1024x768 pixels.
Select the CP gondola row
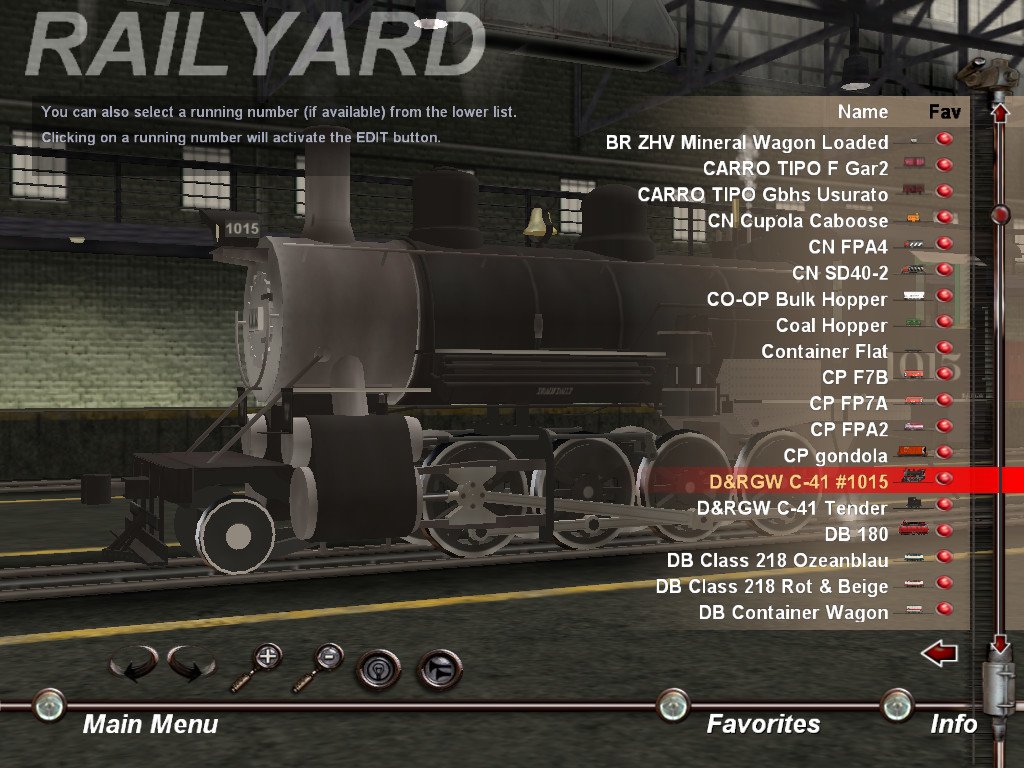coord(835,456)
